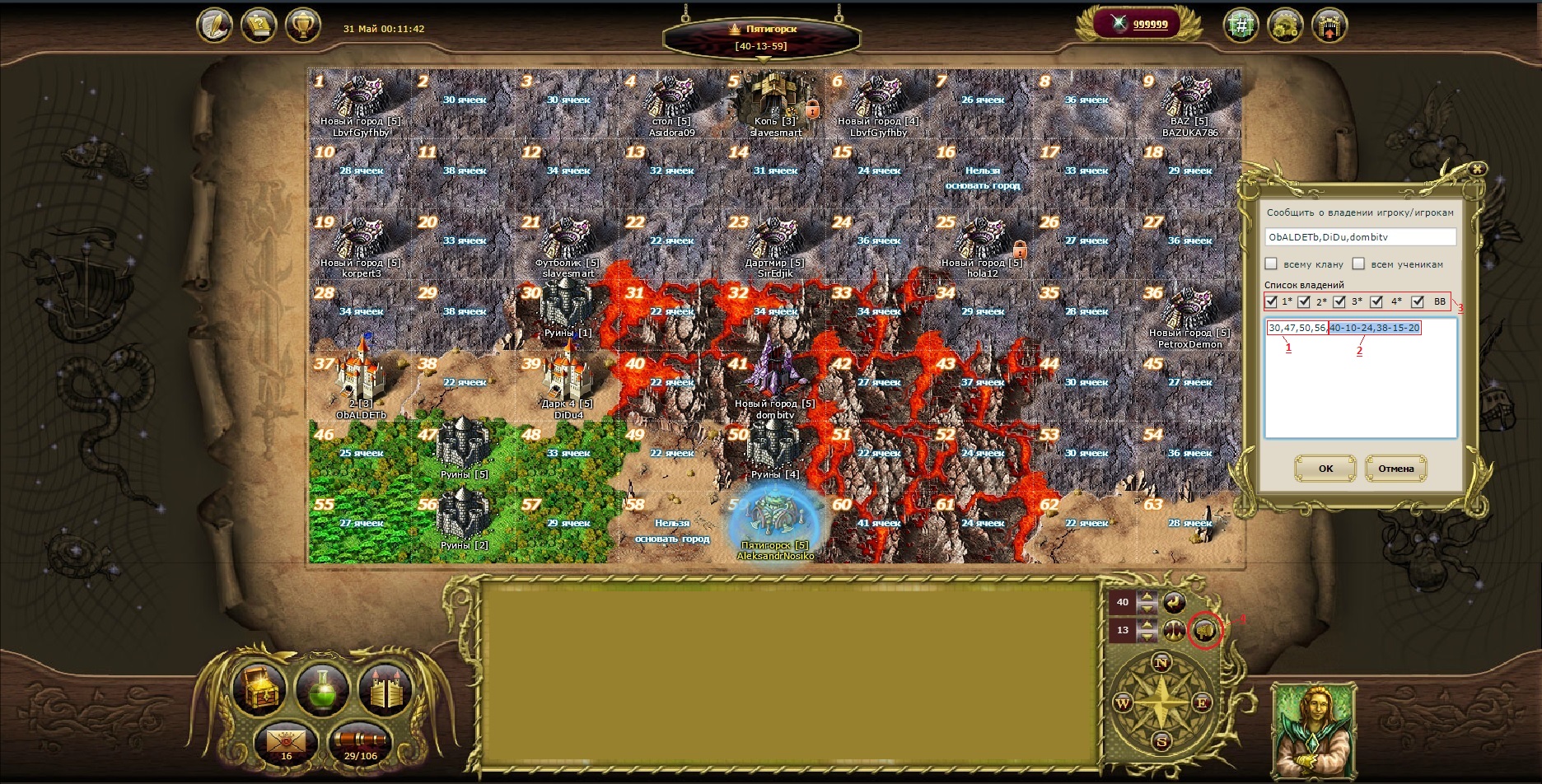Image resolution: width=1542 pixels, height=784 pixels.
Task: Uncheck the 1* holdings checkbox
Action: 1271,301
